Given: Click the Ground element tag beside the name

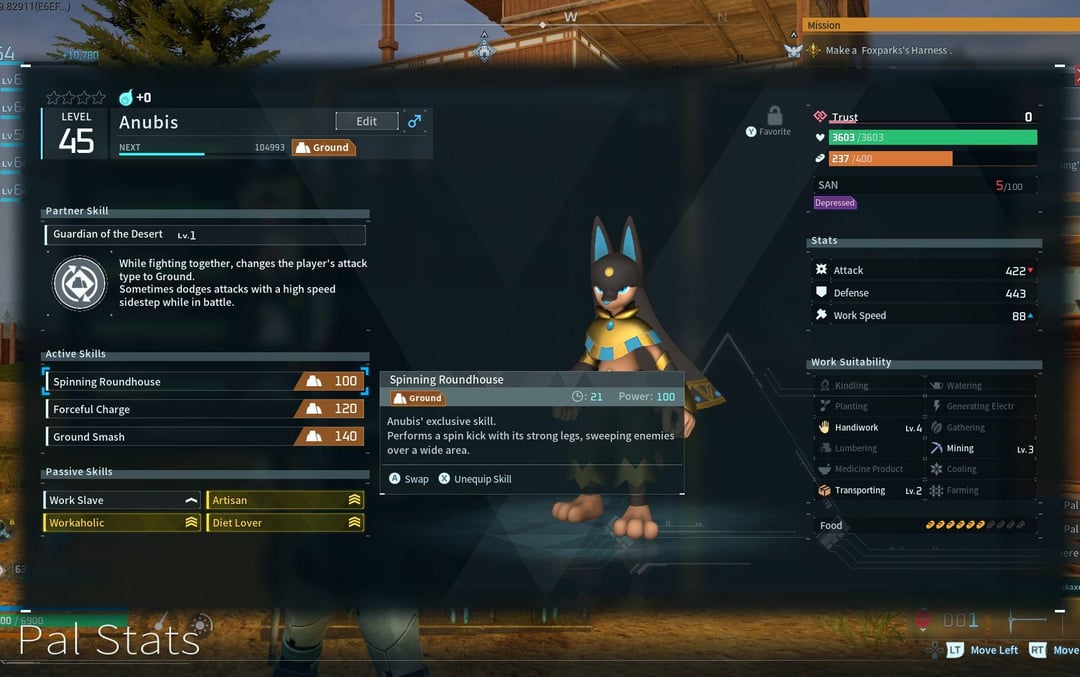Looking at the screenshot, I should click(323, 148).
